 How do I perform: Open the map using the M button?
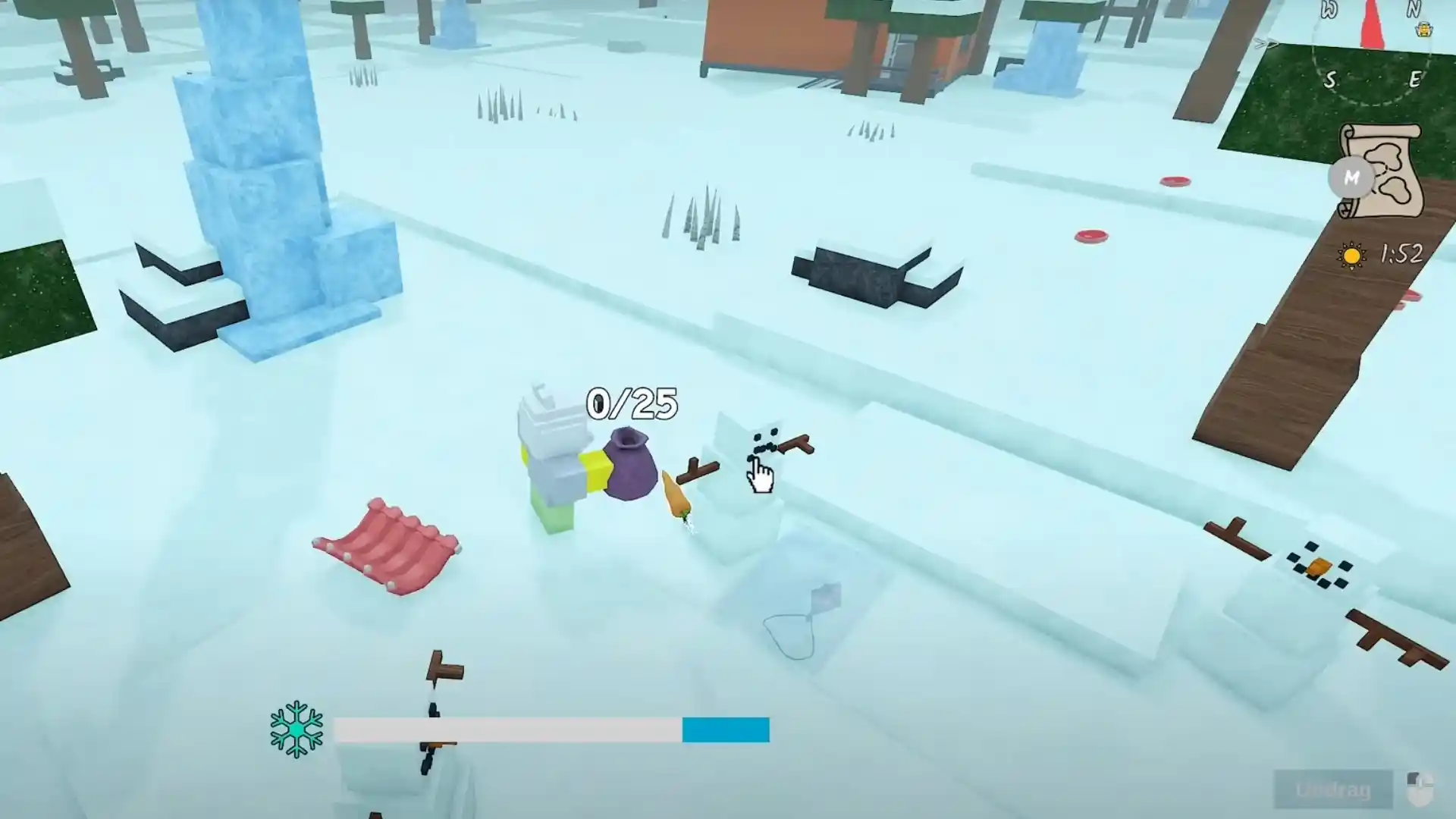[x=1351, y=178]
